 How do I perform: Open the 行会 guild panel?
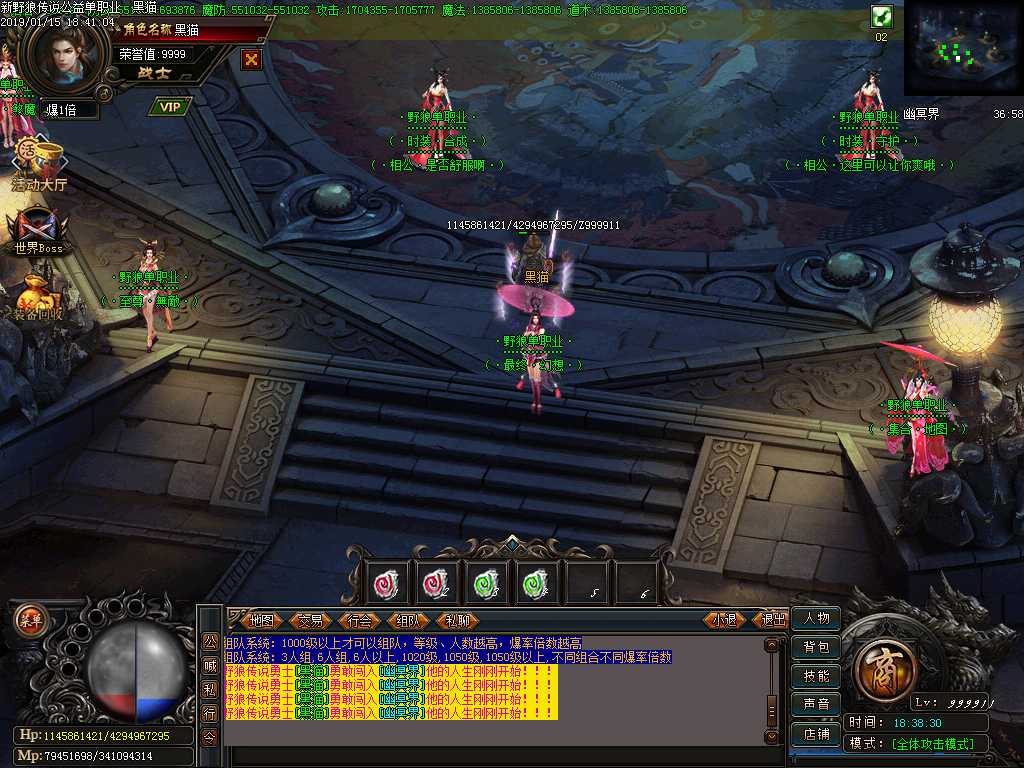[x=360, y=620]
